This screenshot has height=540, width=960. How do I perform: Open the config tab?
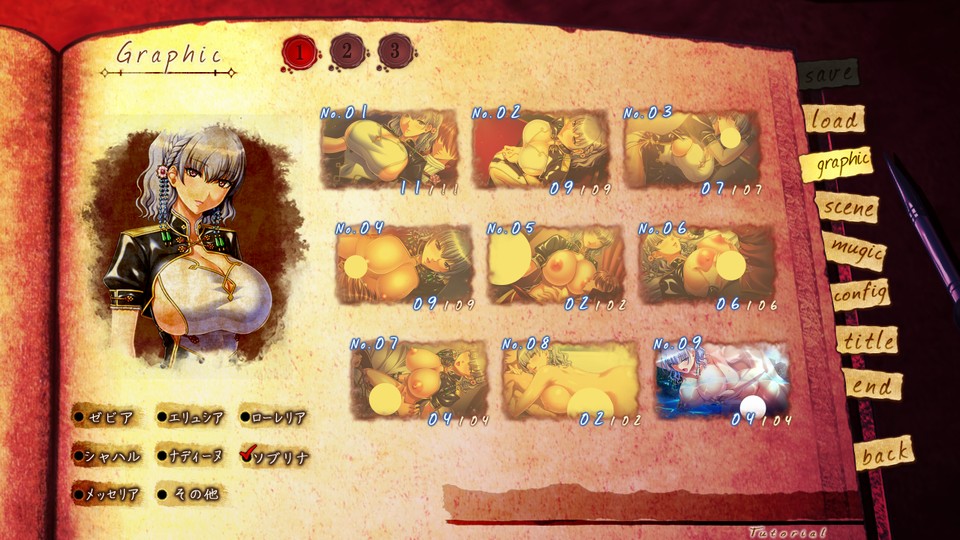860,294
